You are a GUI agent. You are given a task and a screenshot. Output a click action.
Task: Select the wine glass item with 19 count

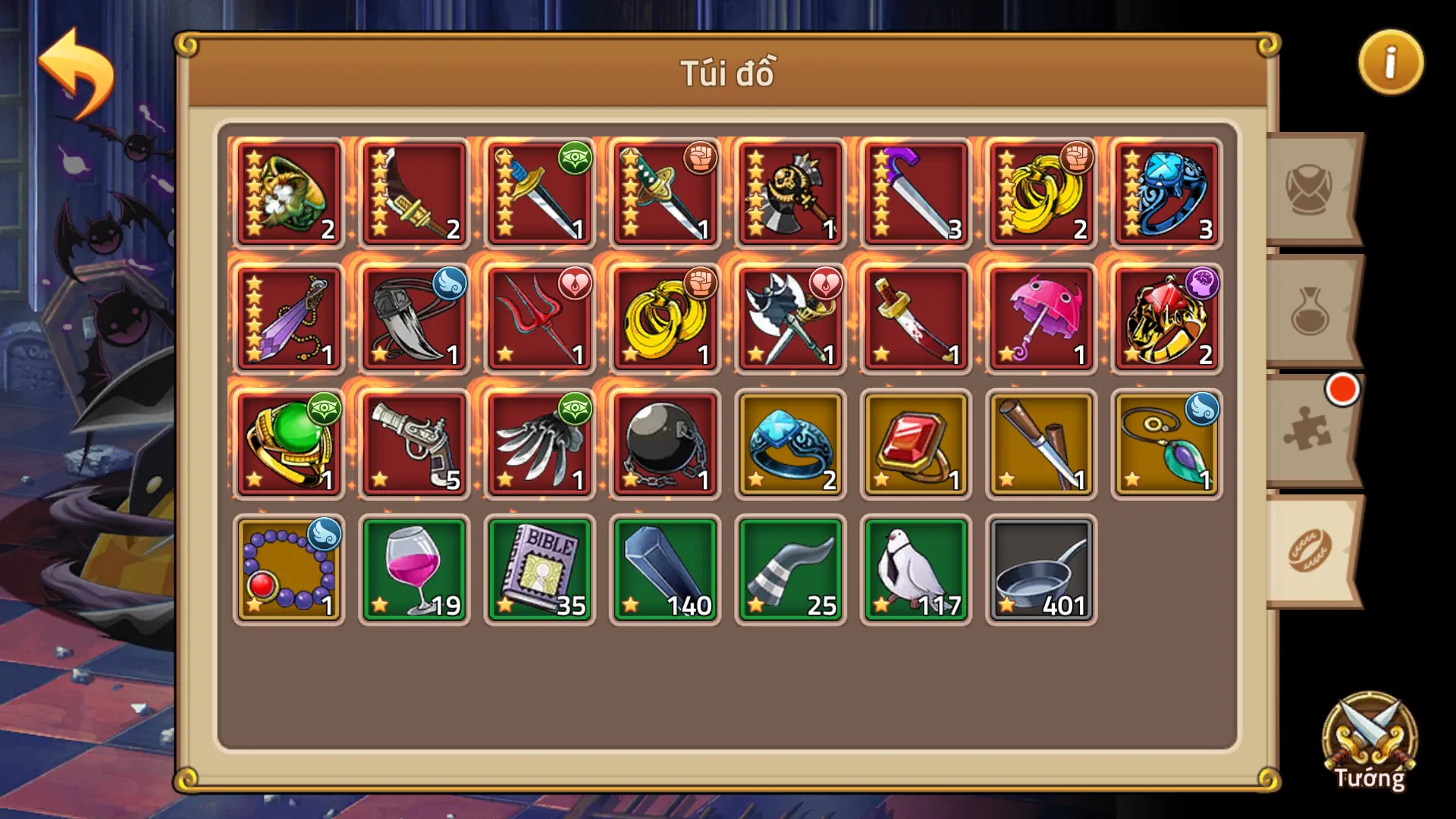click(414, 569)
